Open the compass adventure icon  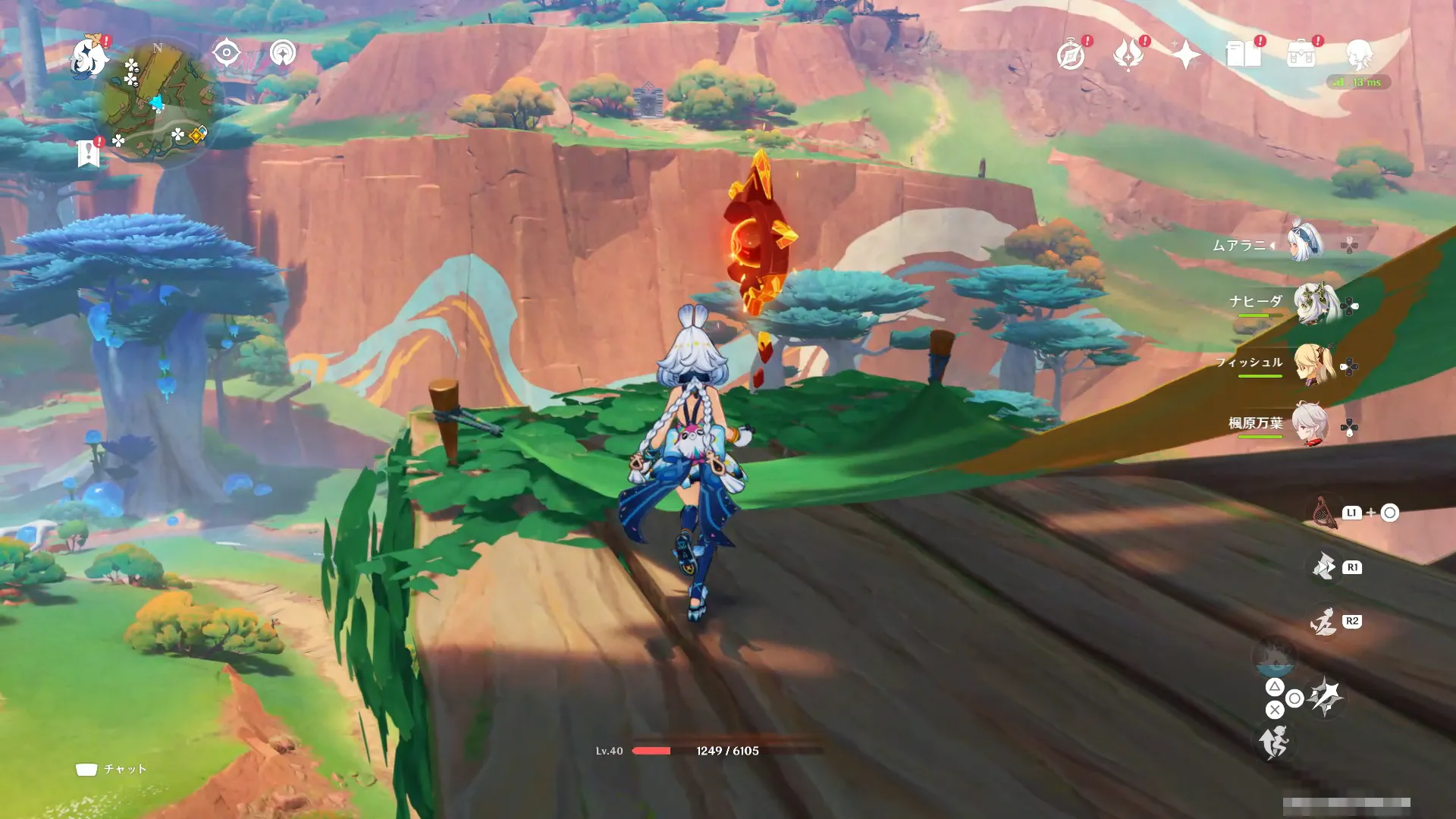click(x=1071, y=55)
